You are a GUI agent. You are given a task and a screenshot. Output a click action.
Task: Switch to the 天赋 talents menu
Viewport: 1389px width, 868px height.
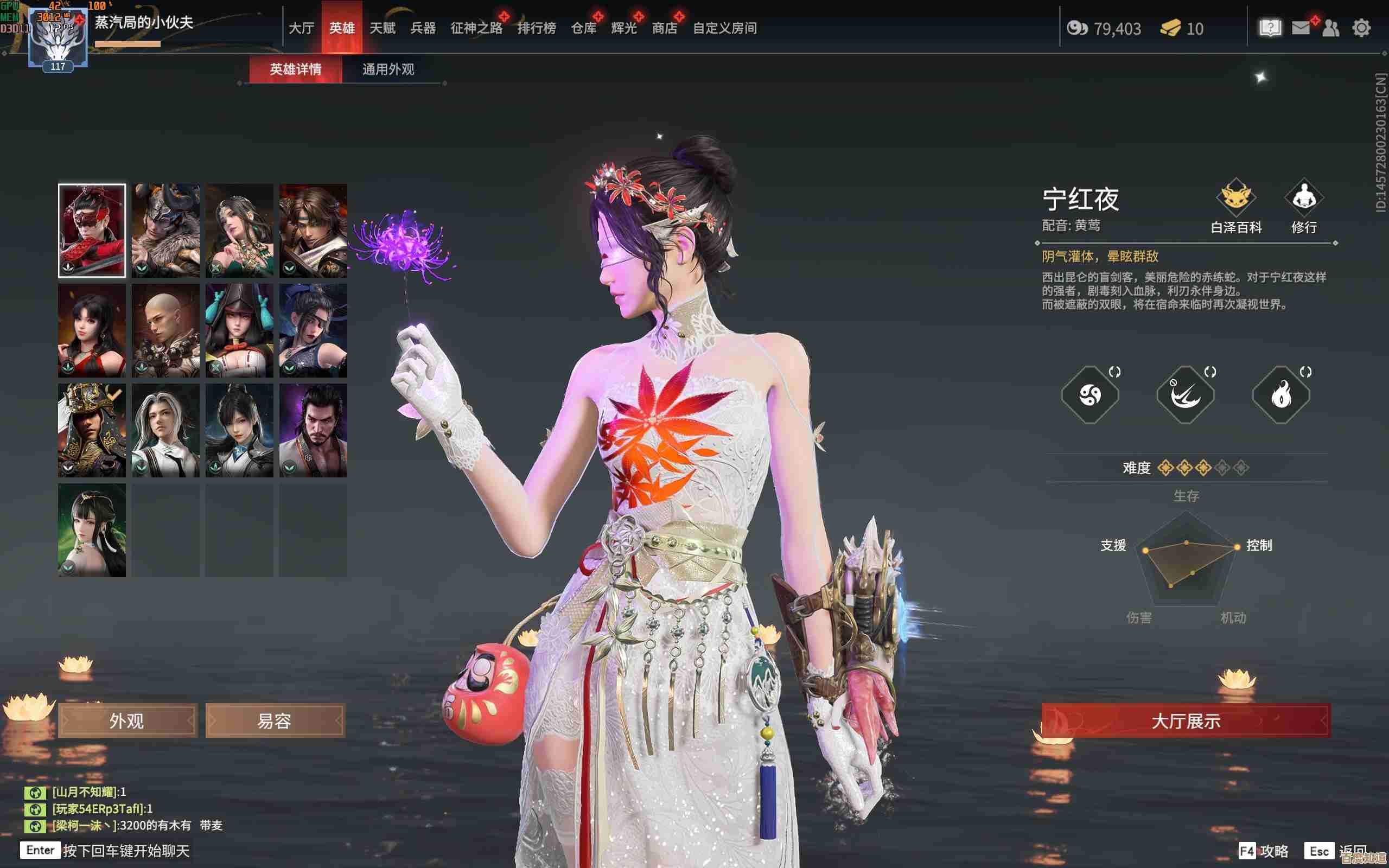(x=383, y=28)
